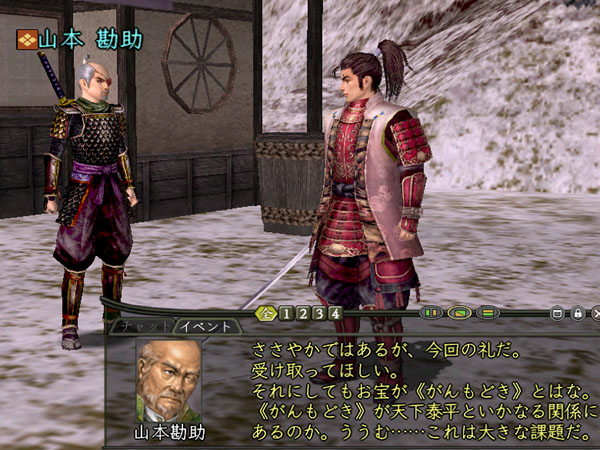Select the イベント tab

click(208, 326)
